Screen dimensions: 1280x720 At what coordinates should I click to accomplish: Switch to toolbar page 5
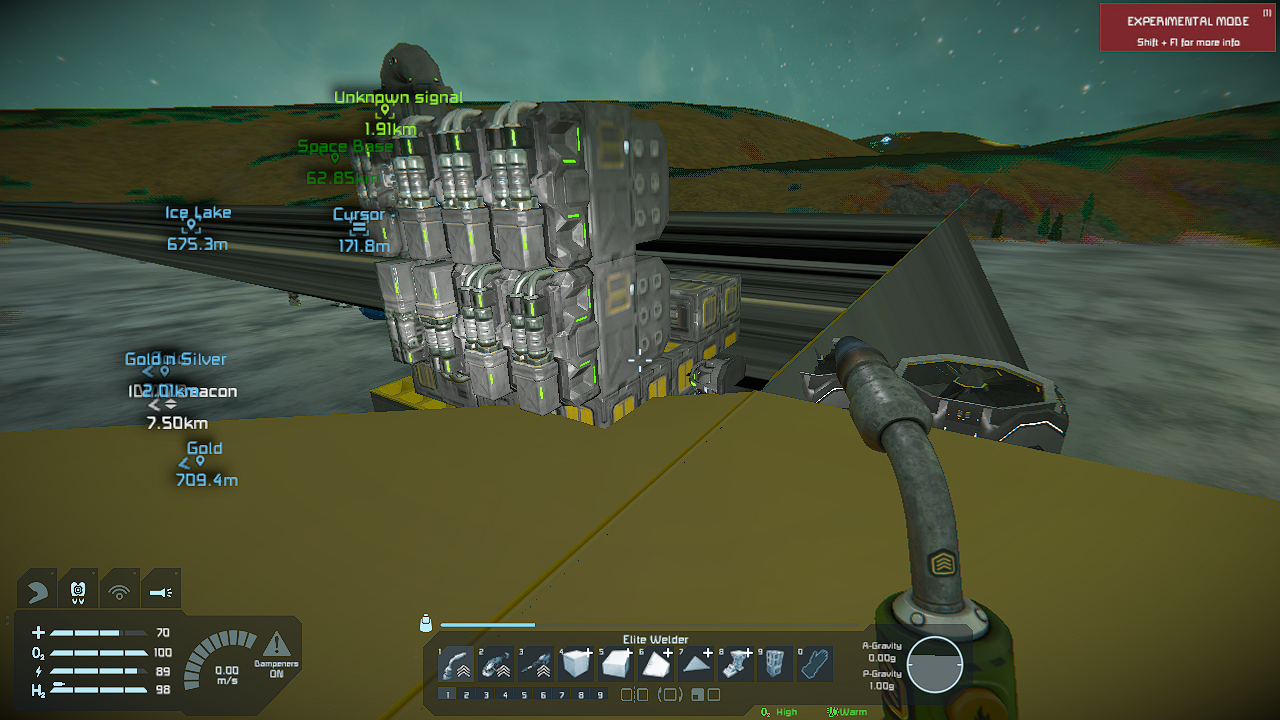[524, 694]
